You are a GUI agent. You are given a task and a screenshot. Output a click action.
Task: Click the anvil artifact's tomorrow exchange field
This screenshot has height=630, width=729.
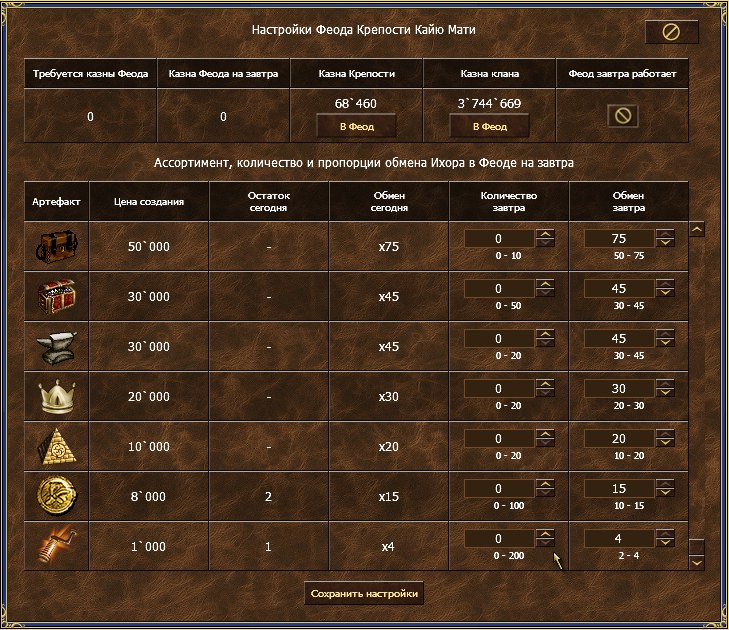tap(618, 339)
